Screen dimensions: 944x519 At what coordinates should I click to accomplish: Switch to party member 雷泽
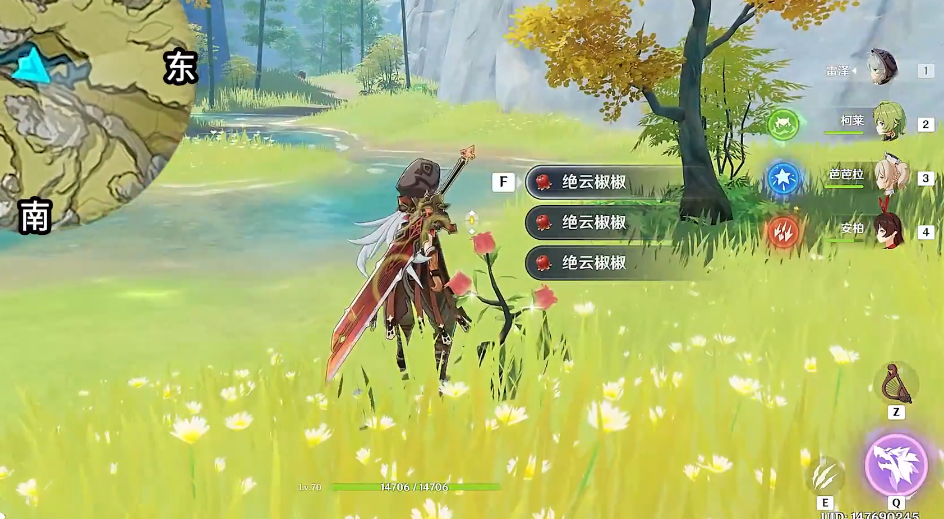[x=882, y=68]
